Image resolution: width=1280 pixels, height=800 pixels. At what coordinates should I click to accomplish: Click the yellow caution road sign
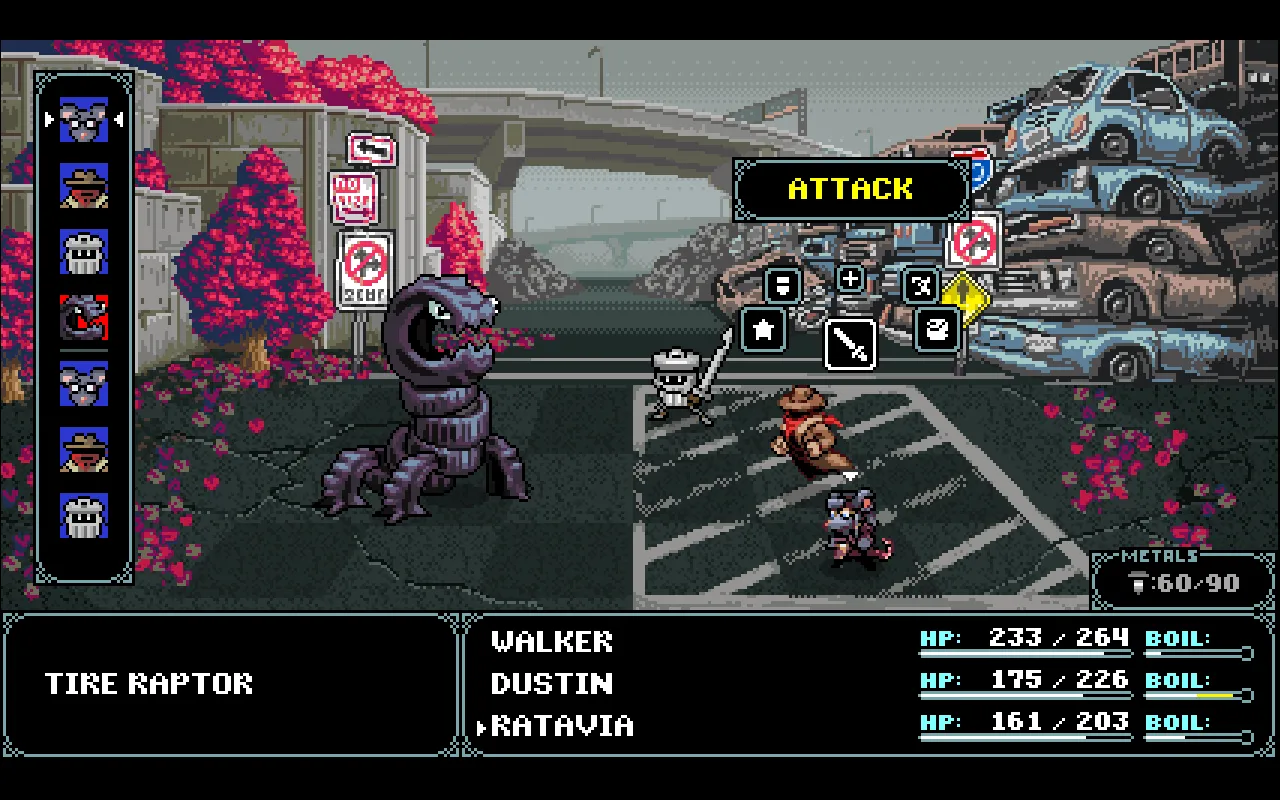click(x=966, y=298)
